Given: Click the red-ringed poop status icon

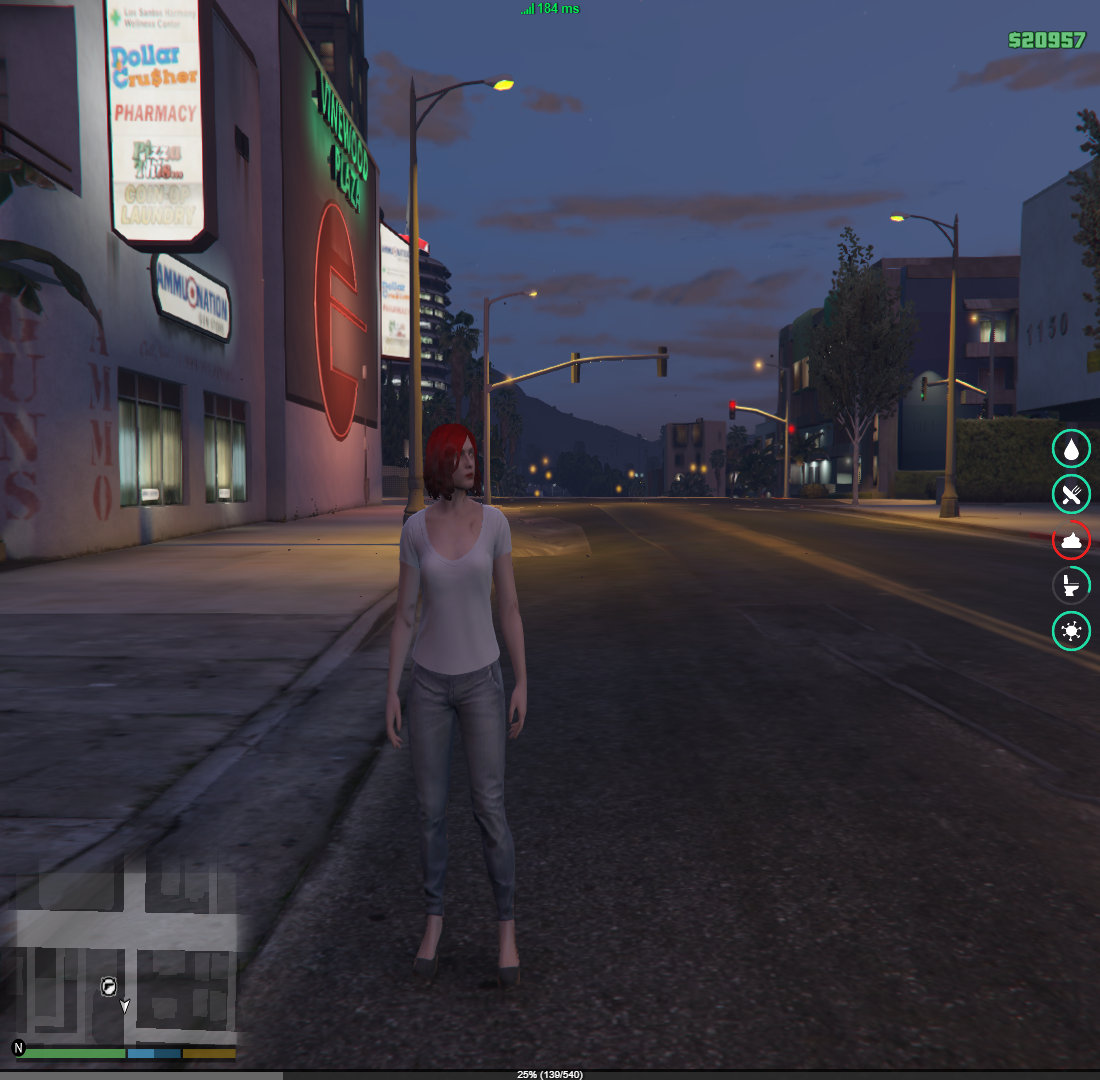Looking at the screenshot, I should pyautogui.click(x=1071, y=540).
